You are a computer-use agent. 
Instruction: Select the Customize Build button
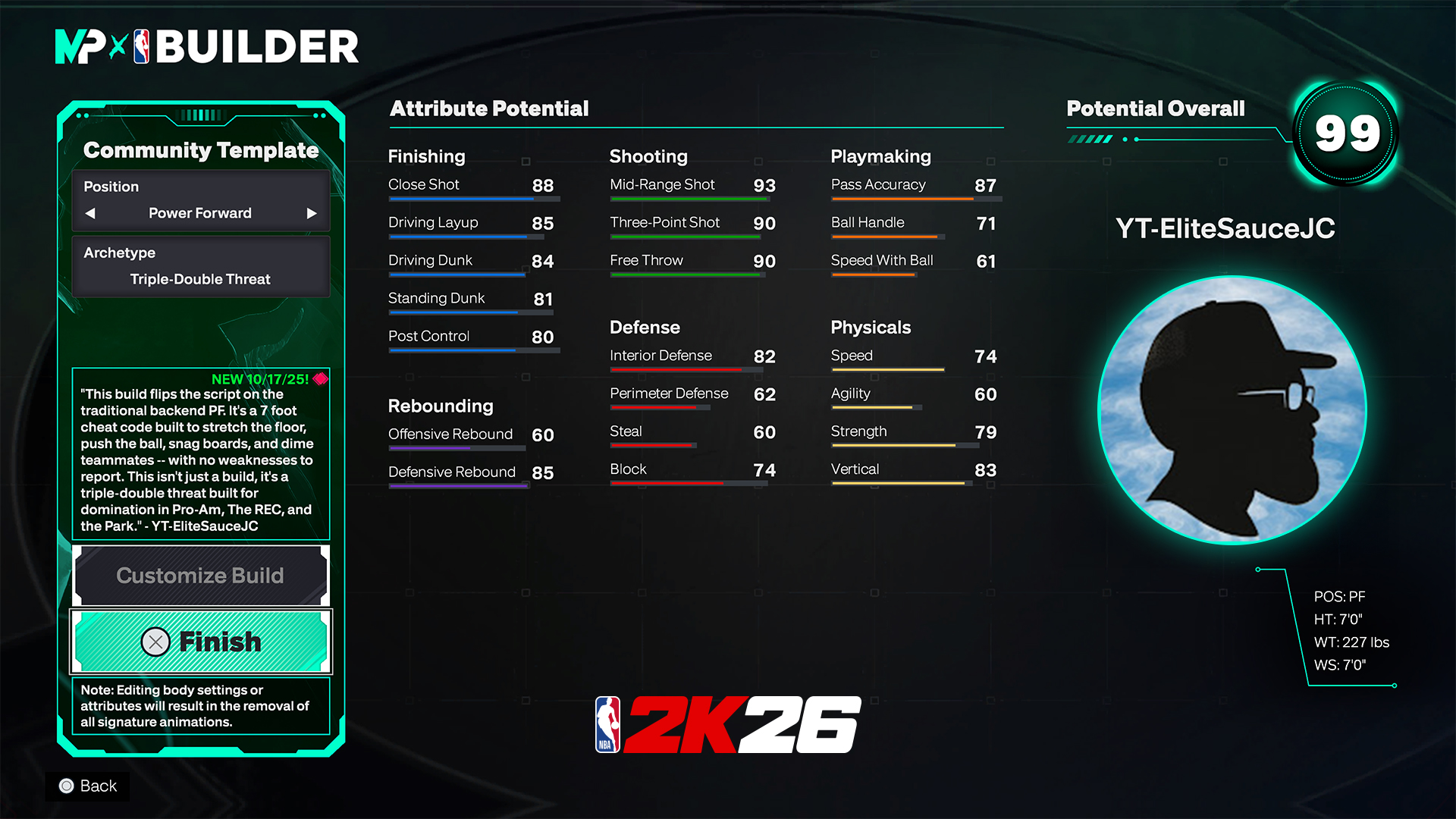click(x=200, y=576)
